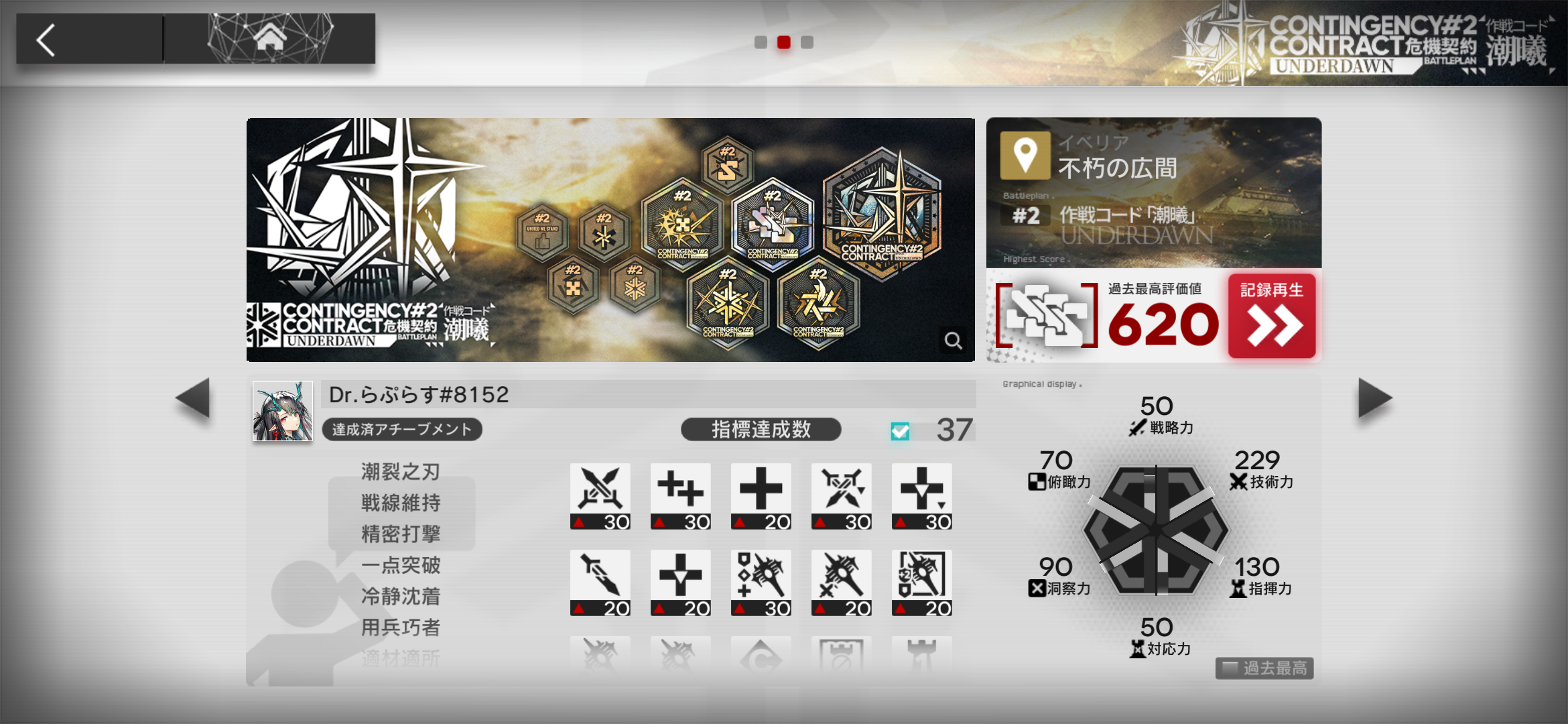Toggle the checkbox beside 指標達成数
Screen dimensions: 1568x724
[x=900, y=430]
